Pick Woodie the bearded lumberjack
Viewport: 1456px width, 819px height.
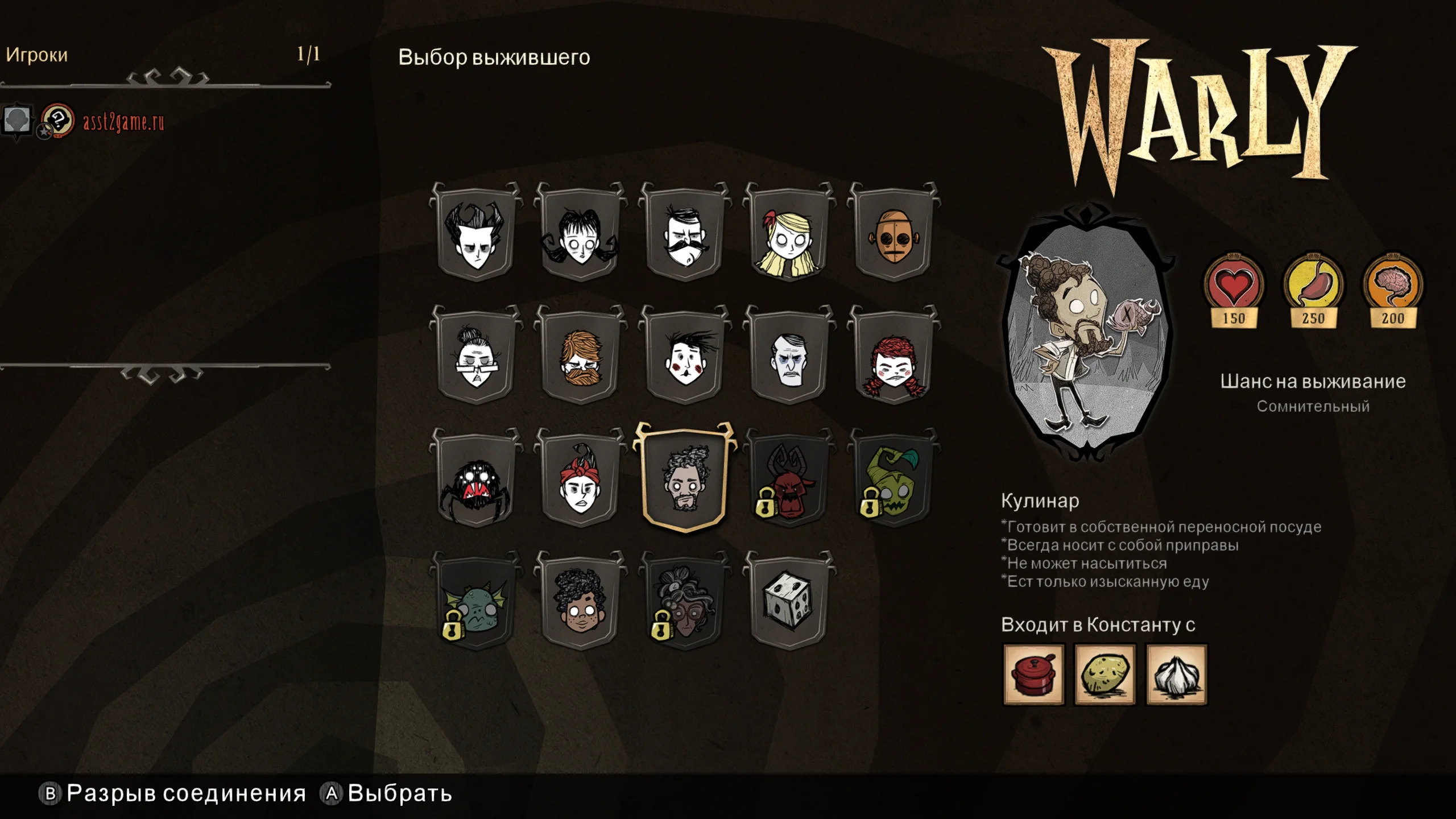(580, 357)
